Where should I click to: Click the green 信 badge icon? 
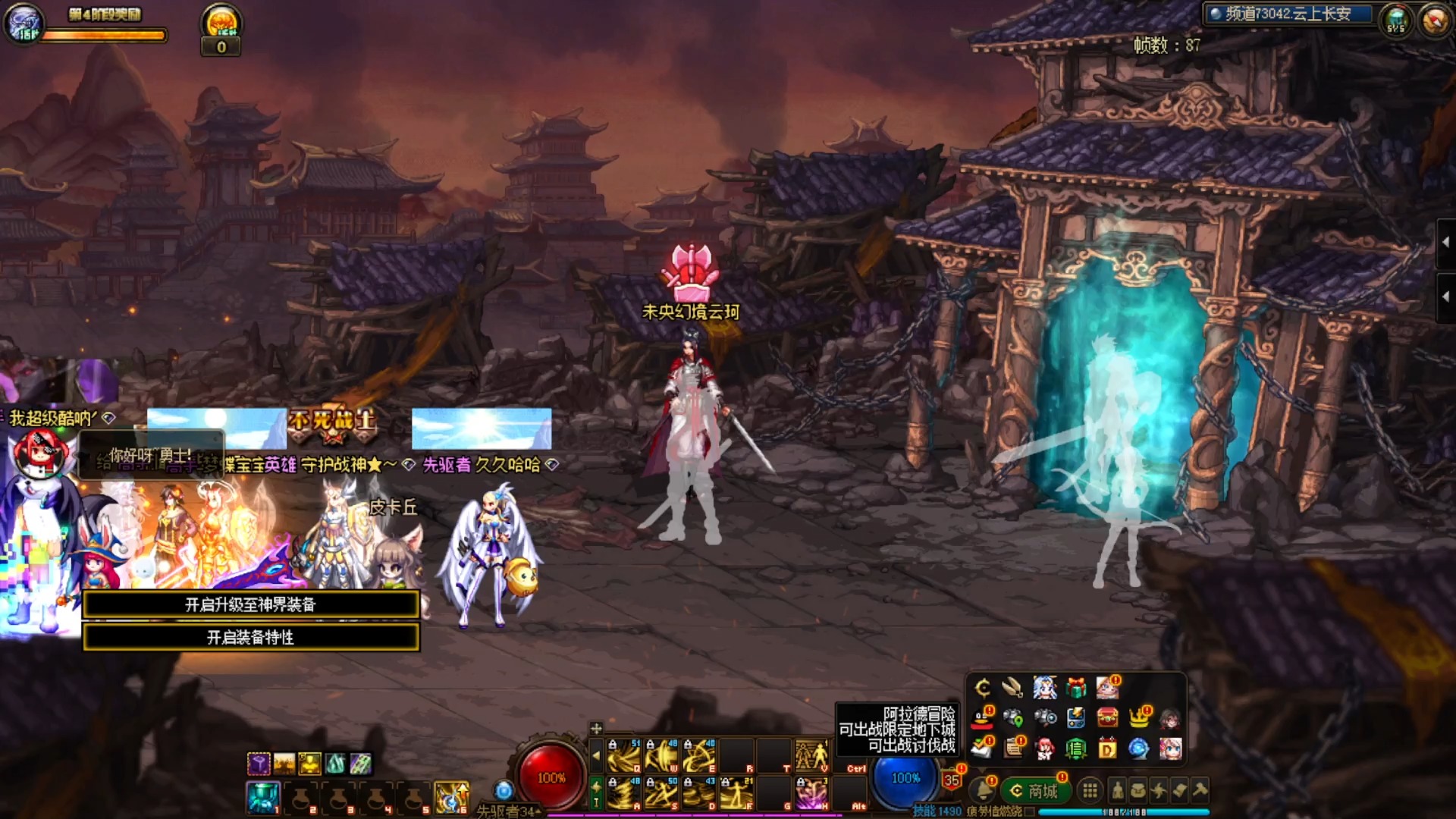(x=1076, y=749)
